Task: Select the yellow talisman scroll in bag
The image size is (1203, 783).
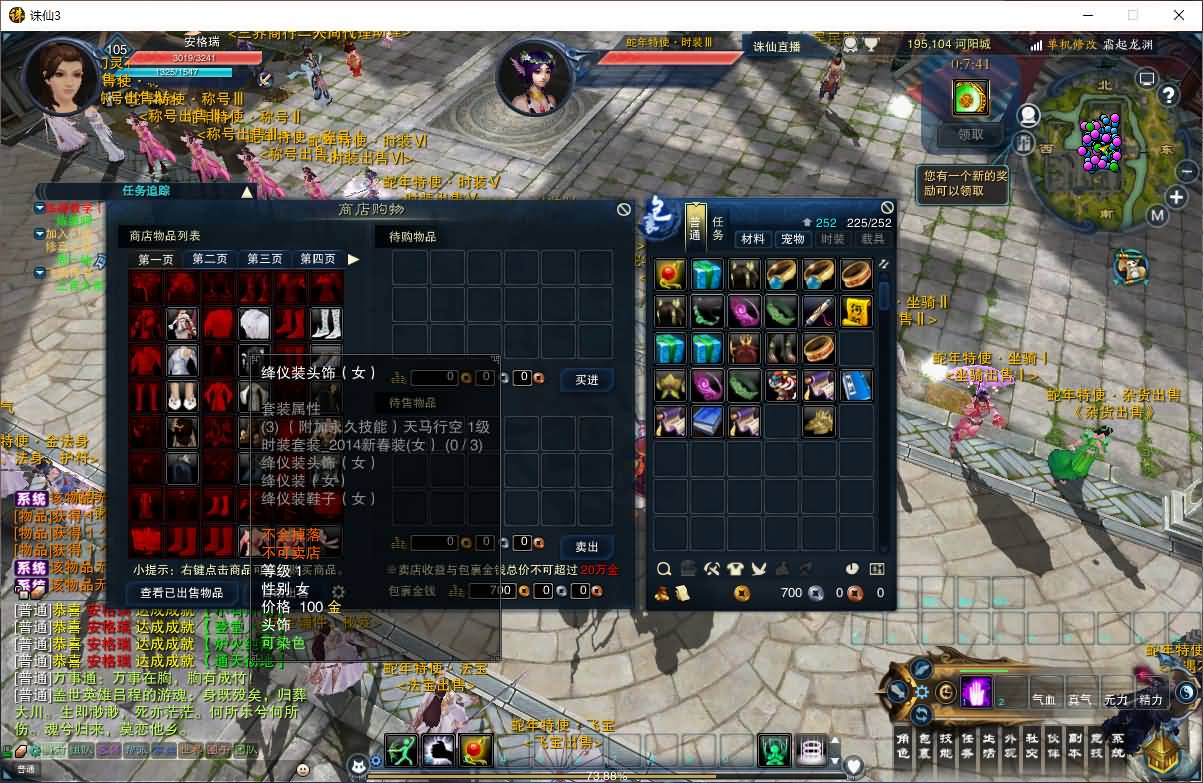Action: (x=856, y=312)
